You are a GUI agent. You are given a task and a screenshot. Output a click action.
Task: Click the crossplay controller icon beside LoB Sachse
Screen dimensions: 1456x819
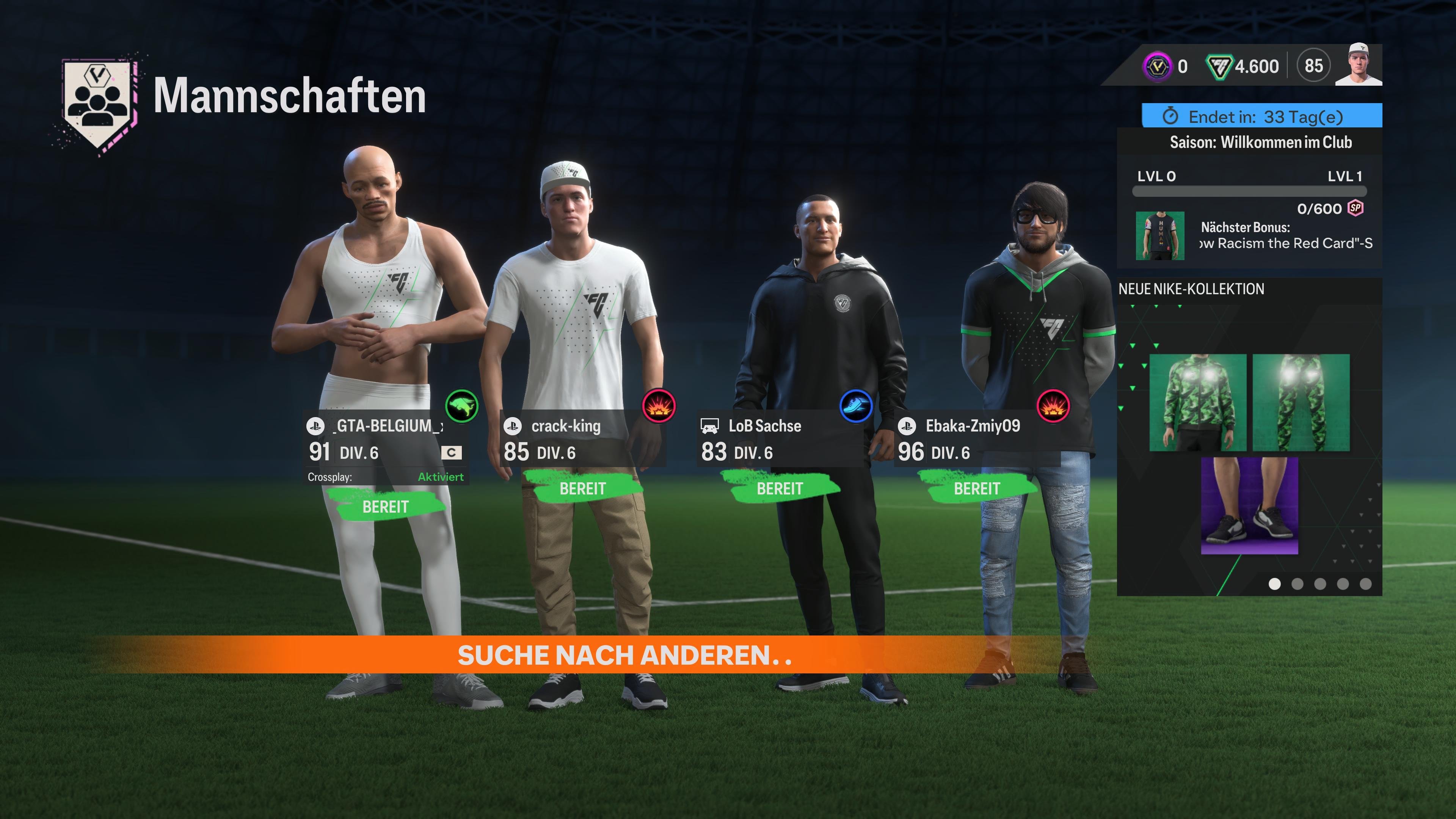pos(709,427)
